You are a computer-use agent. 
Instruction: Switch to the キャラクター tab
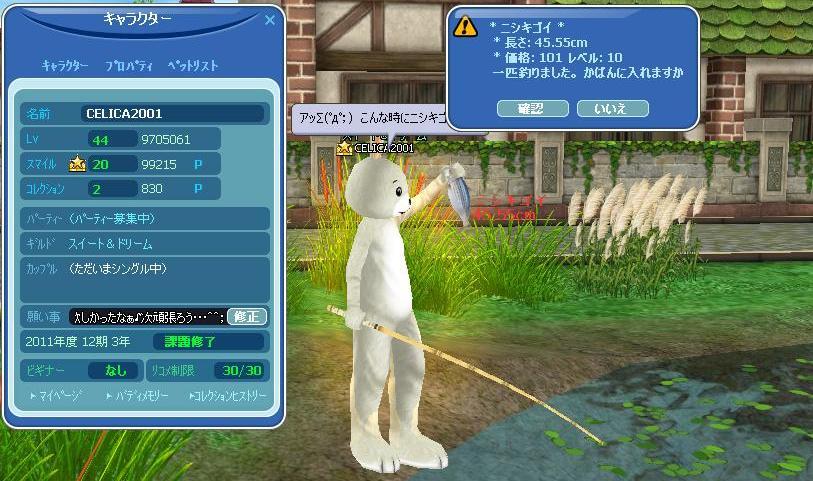coord(65,66)
